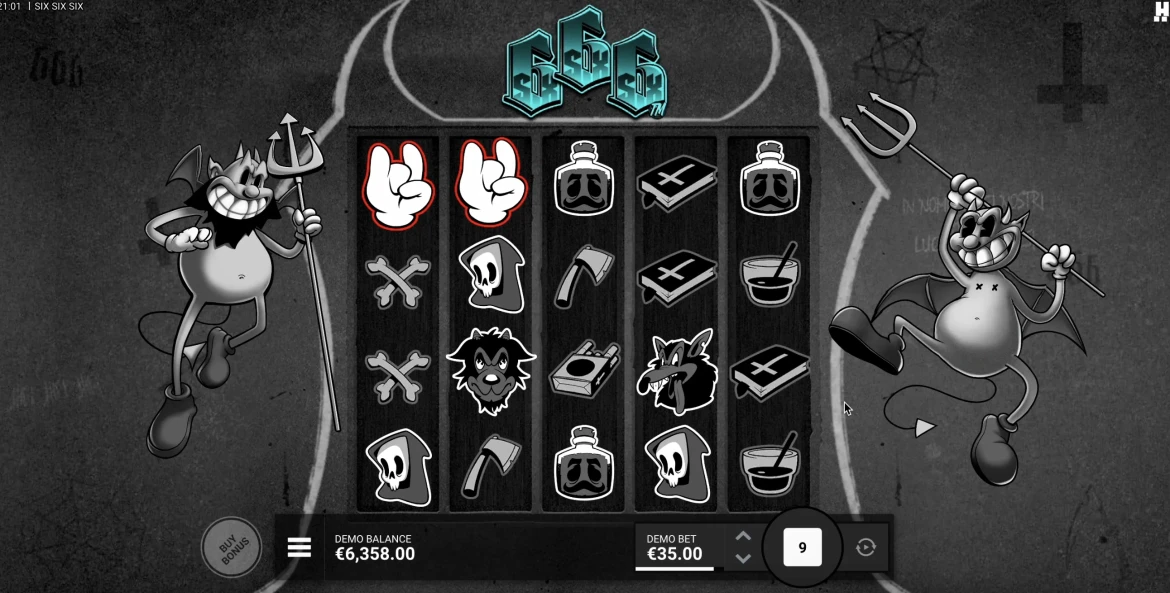This screenshot has width=1170, height=593.
Task: Increase the demo bet with the up arrow
Action: click(x=742, y=537)
